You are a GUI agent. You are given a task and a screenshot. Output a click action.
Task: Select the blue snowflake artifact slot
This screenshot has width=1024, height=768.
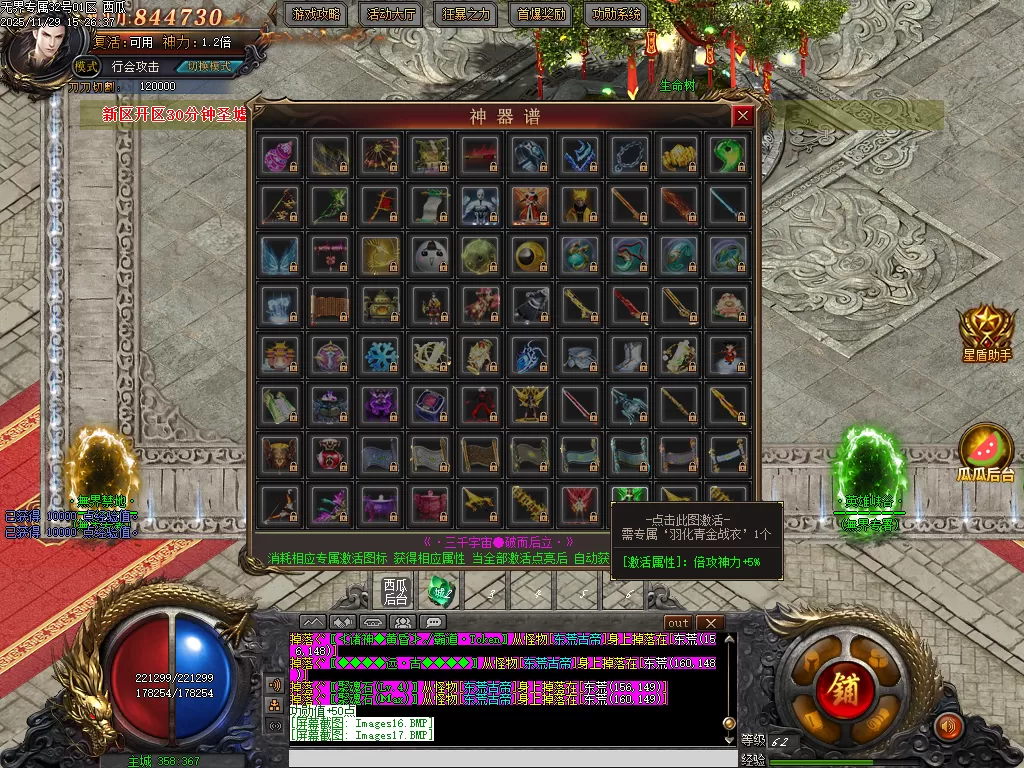point(380,355)
